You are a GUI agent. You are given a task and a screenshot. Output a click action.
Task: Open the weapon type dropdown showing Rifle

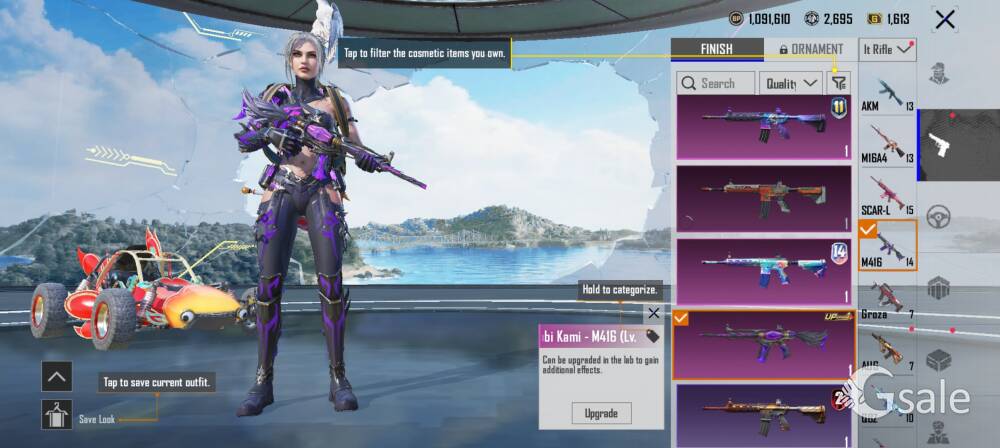tap(888, 48)
